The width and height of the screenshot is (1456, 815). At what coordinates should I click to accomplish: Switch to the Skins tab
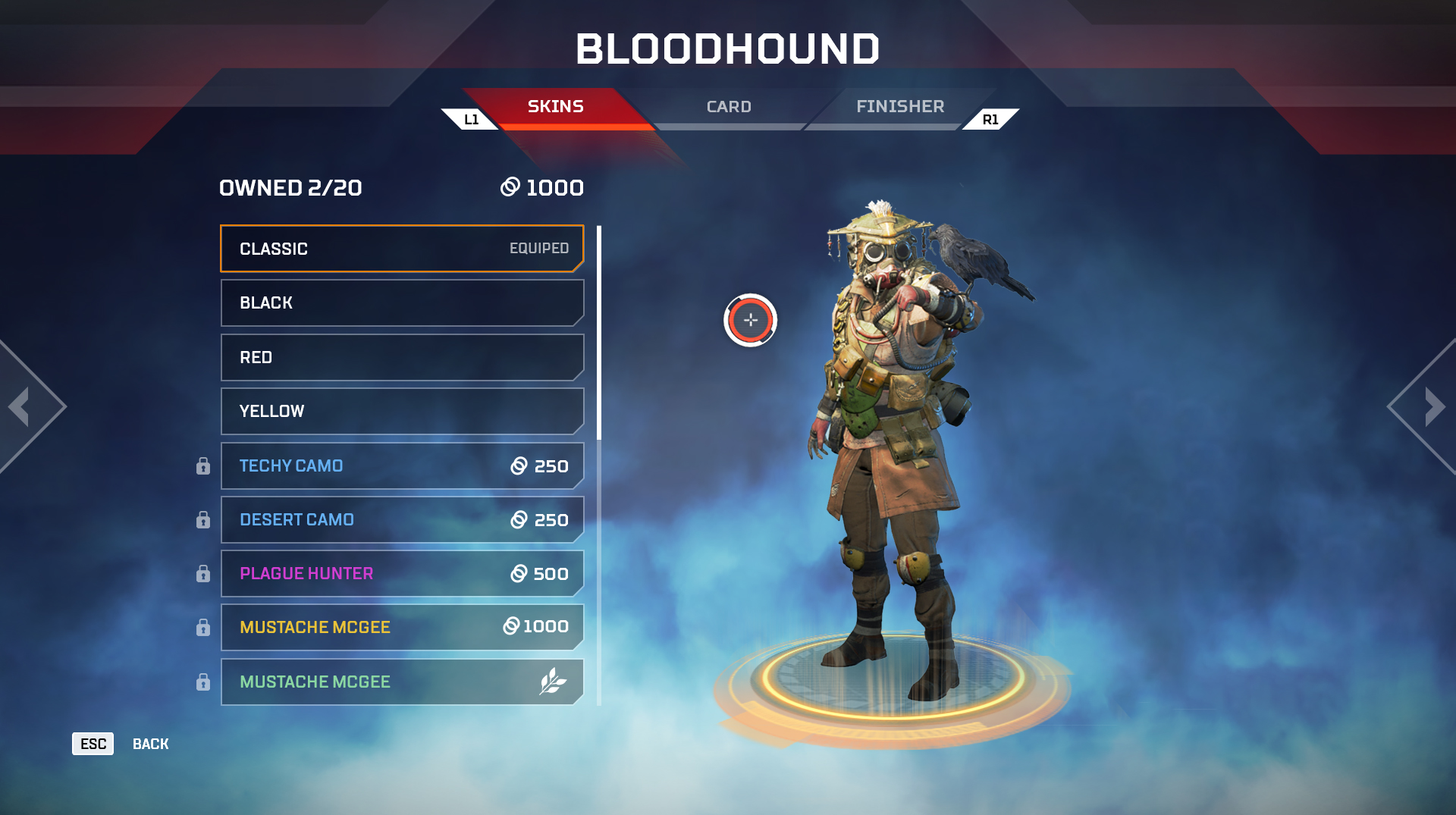555,107
